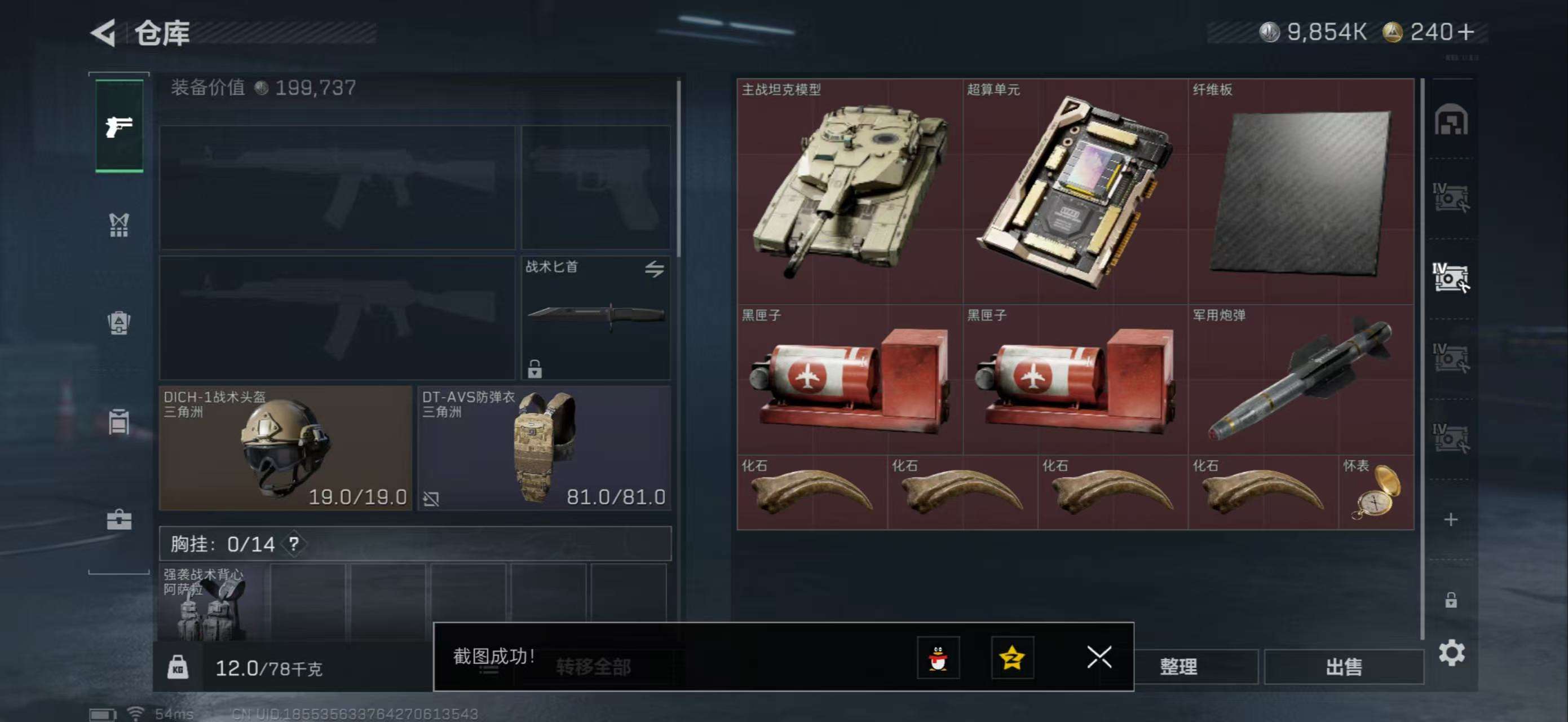Click + beside the 240 coin counter
The image size is (1568, 722).
click(x=1467, y=32)
